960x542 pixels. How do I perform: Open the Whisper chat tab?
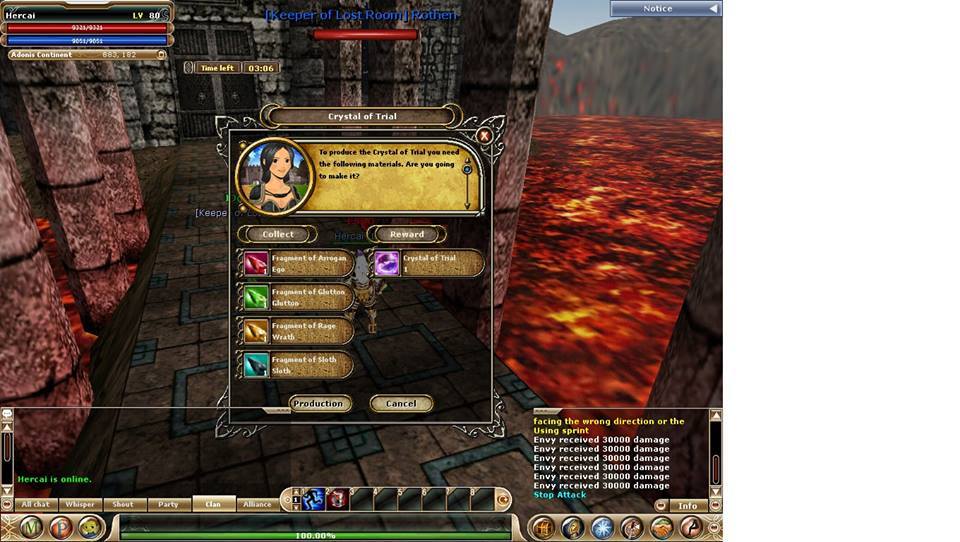pyautogui.click(x=80, y=505)
